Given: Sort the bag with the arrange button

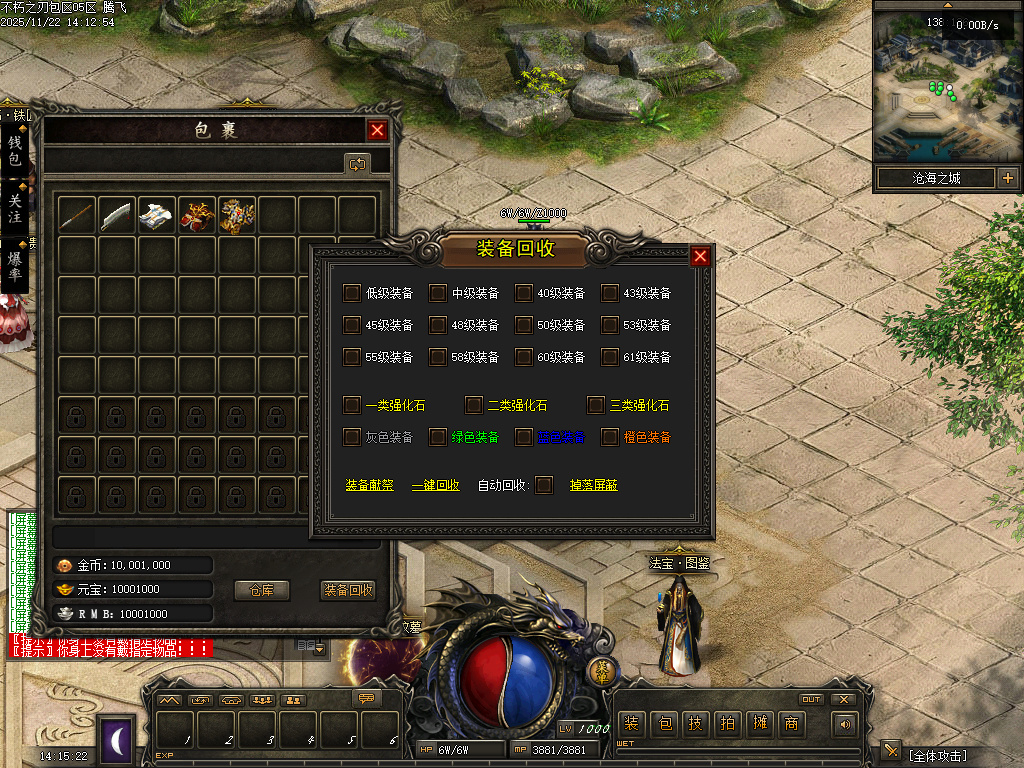Looking at the screenshot, I should 357,163.
